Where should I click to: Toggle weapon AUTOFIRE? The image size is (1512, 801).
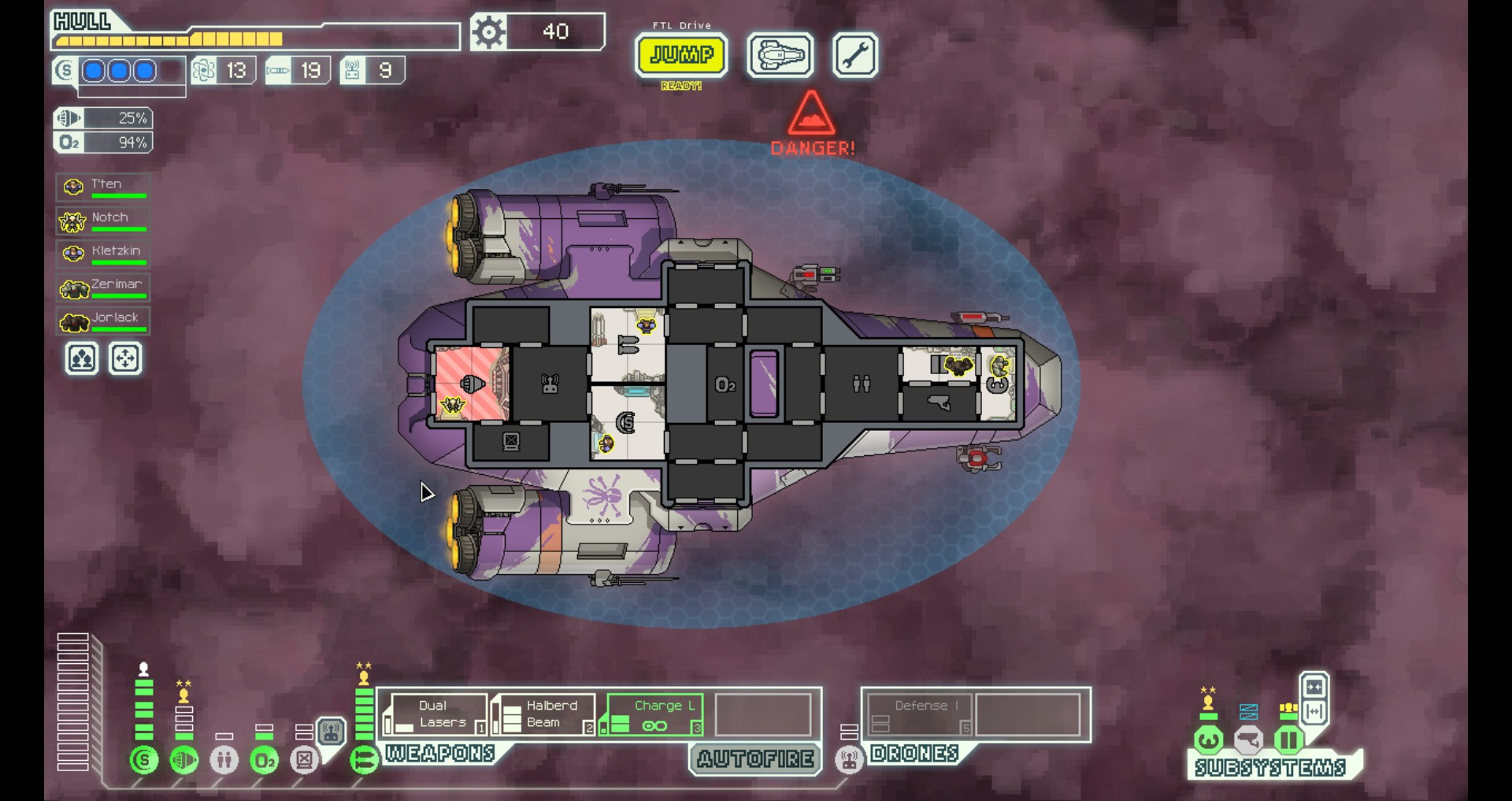(x=755, y=759)
